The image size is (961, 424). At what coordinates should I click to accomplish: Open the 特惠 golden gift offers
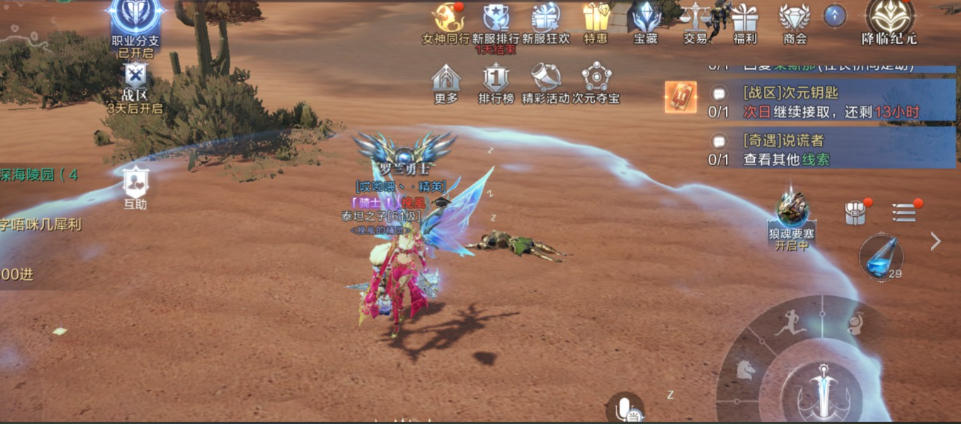coord(596,19)
